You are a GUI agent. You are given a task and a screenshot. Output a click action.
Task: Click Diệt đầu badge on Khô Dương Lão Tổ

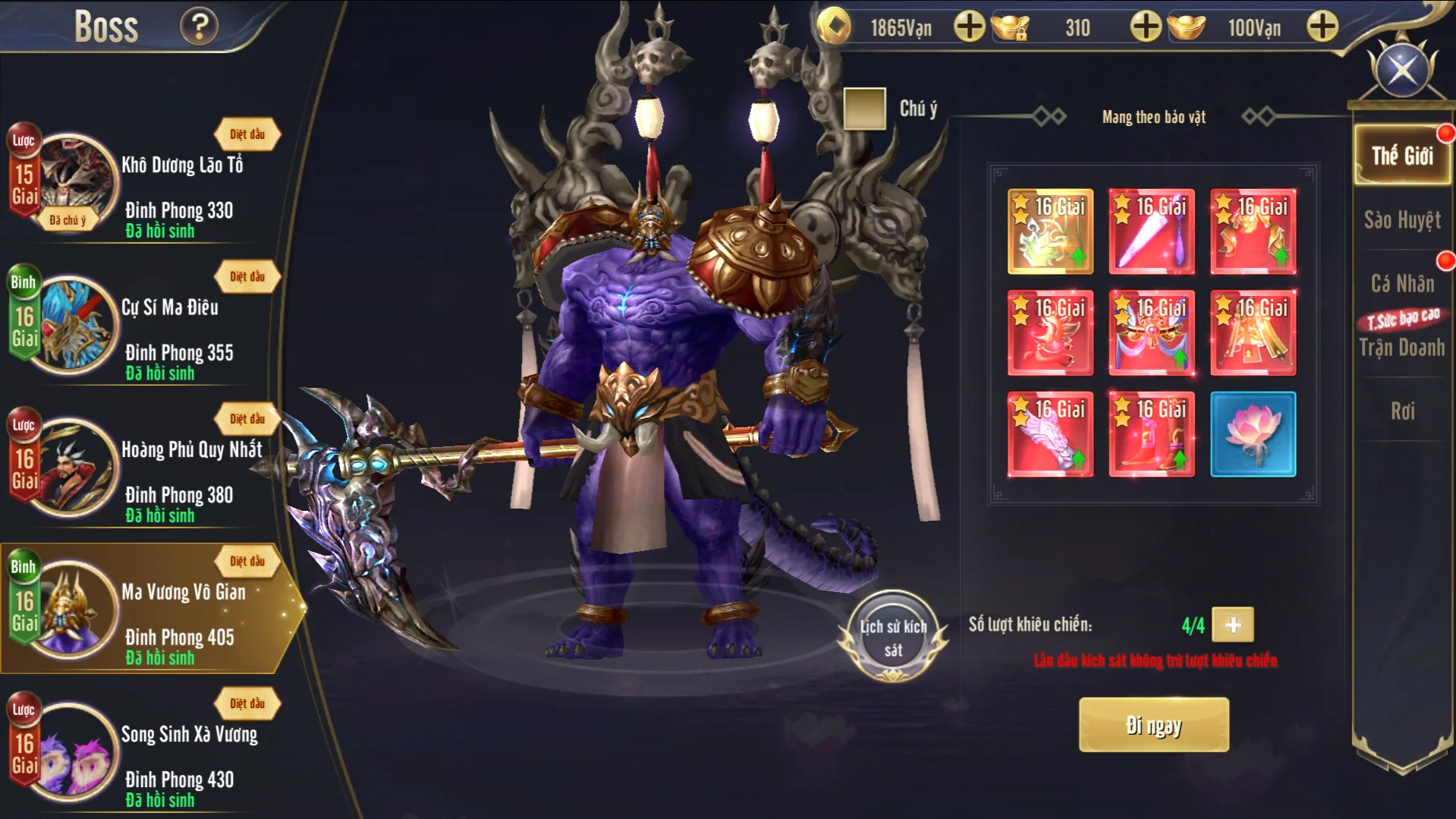pyautogui.click(x=247, y=134)
